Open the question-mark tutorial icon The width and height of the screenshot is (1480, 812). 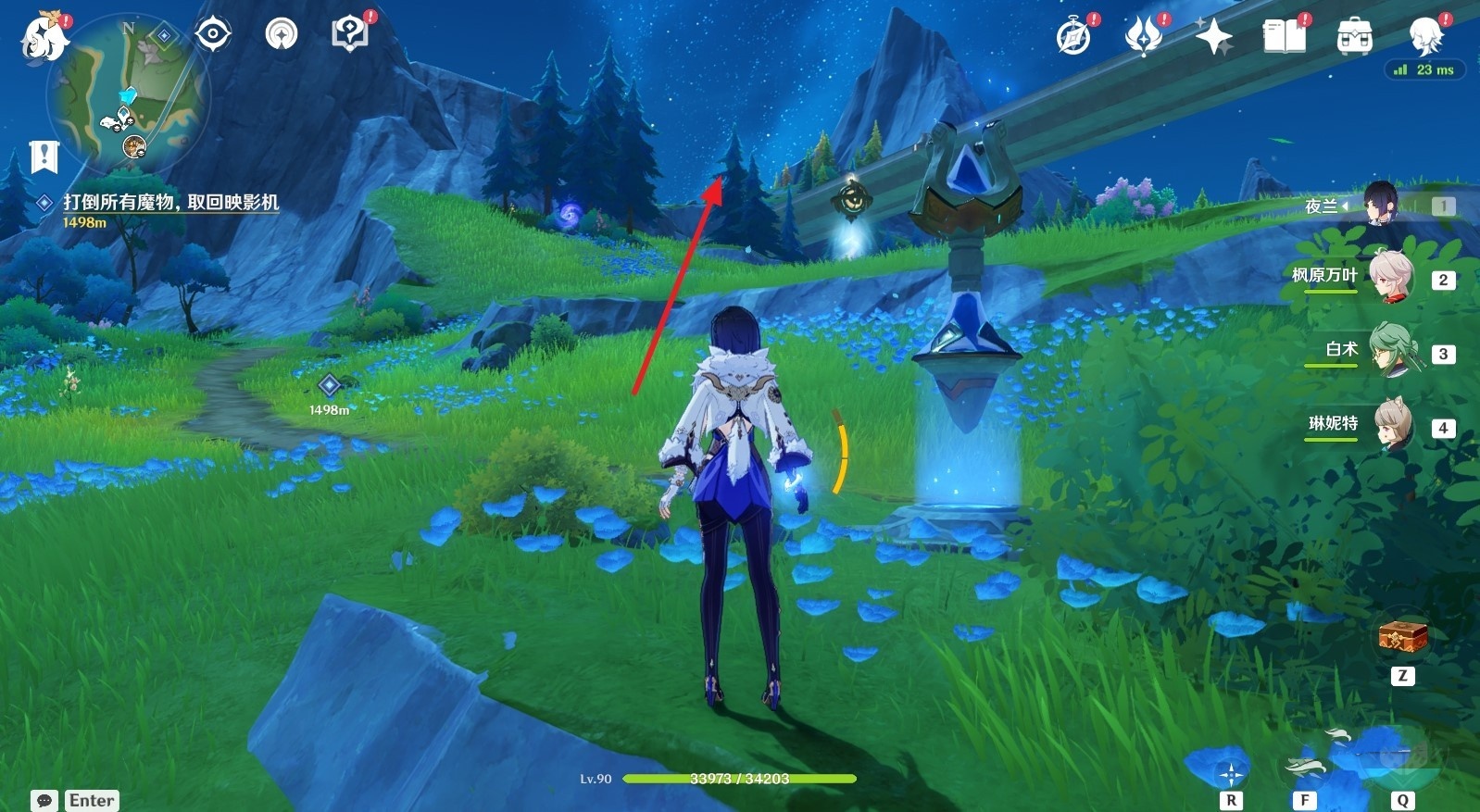coord(349,34)
